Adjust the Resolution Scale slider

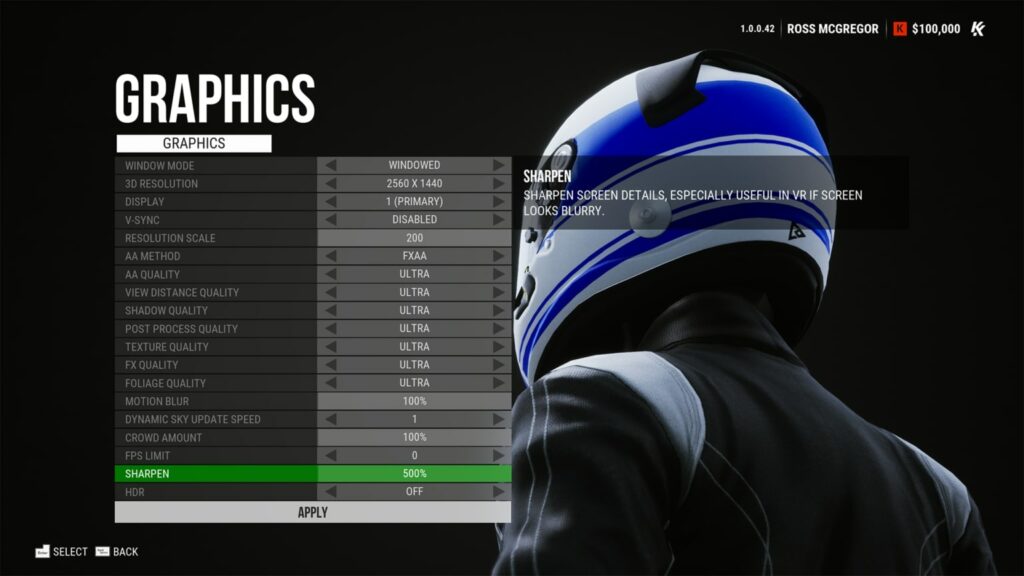414,238
